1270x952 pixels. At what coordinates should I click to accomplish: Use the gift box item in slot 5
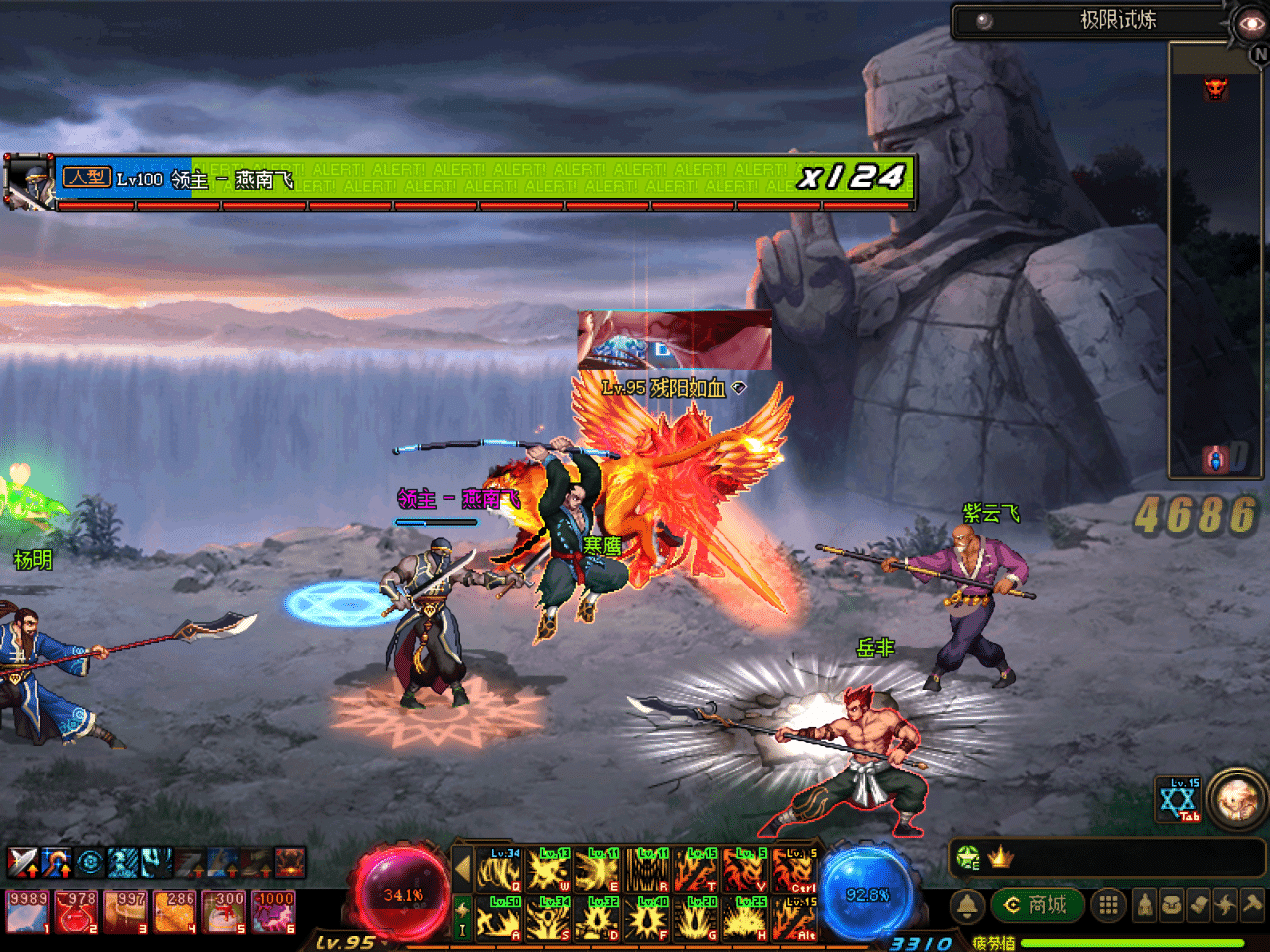[224, 911]
